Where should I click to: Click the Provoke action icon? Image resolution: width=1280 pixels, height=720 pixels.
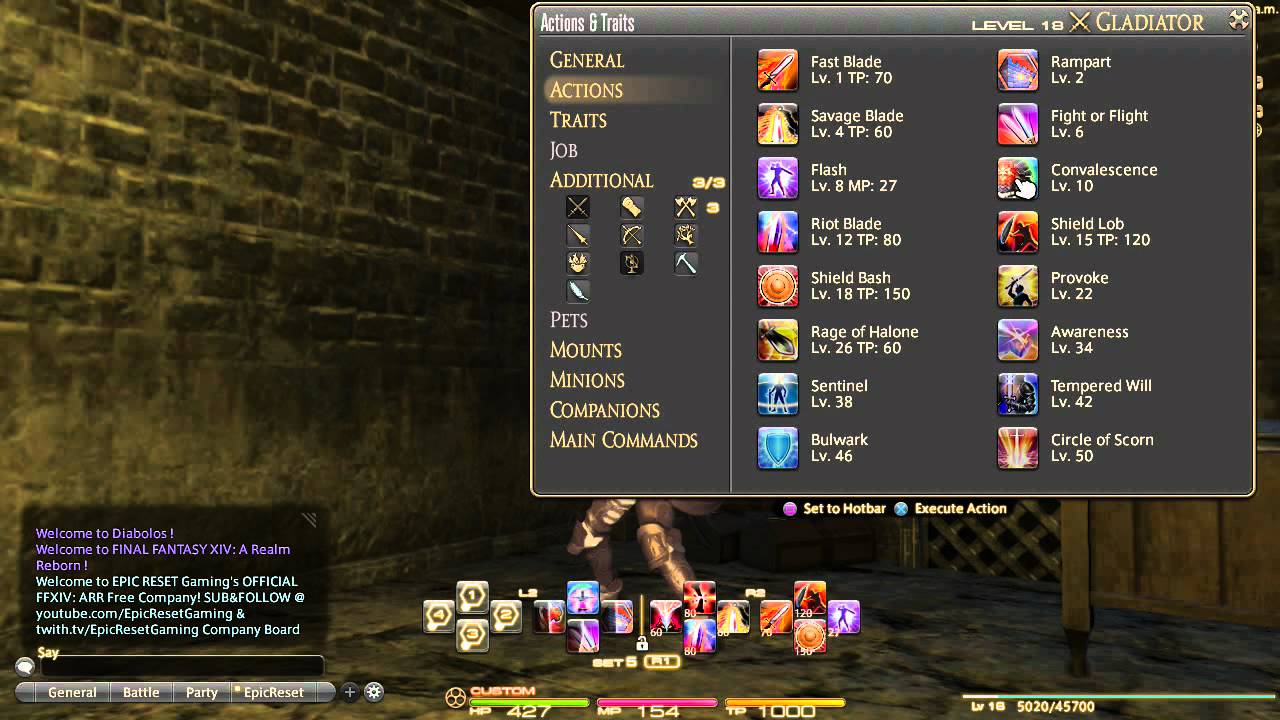pyautogui.click(x=1017, y=286)
